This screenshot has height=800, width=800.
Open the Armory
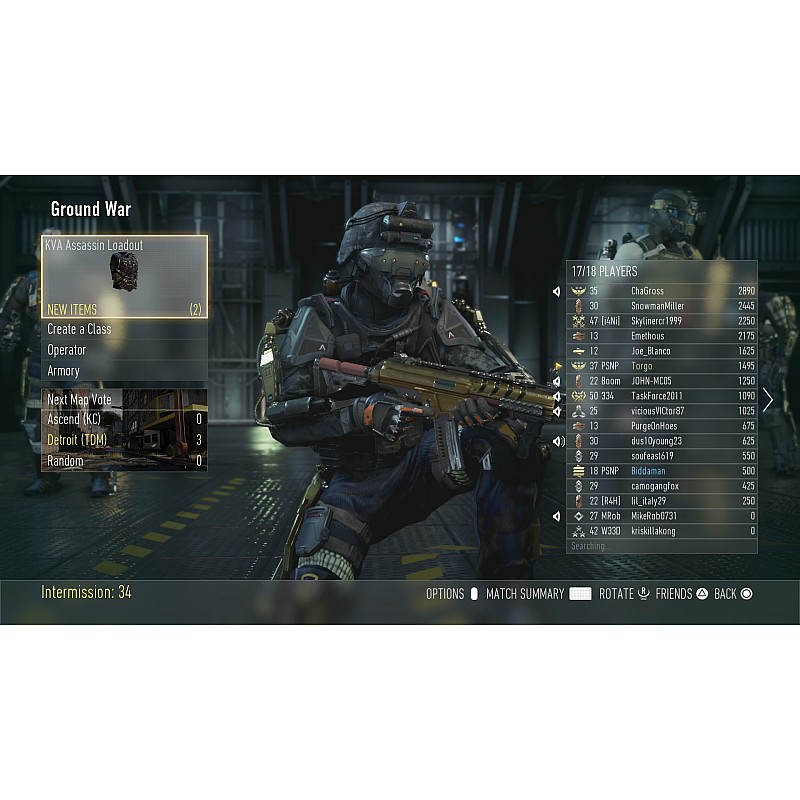tap(124, 371)
